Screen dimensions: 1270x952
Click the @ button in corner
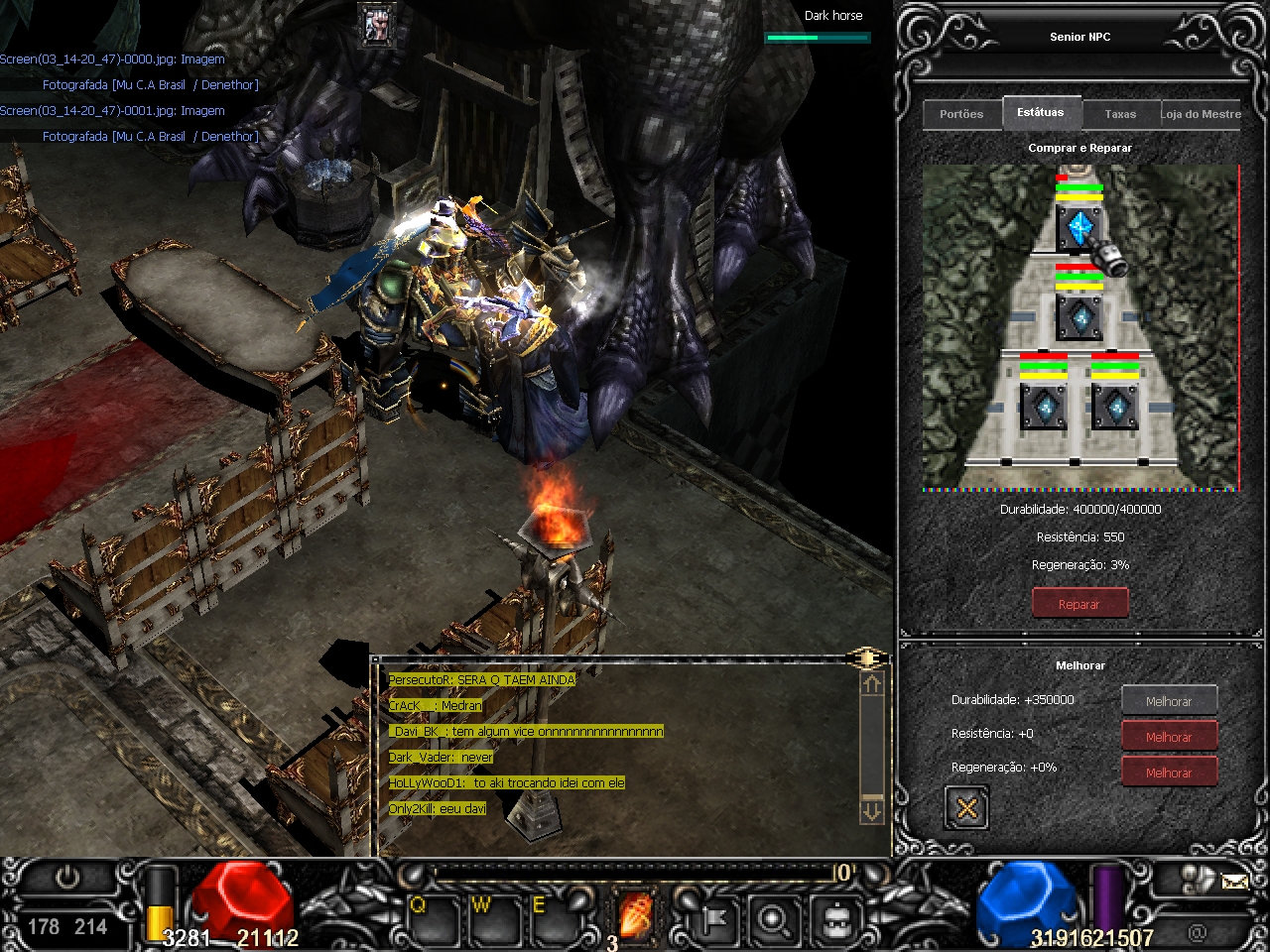tap(1197, 932)
